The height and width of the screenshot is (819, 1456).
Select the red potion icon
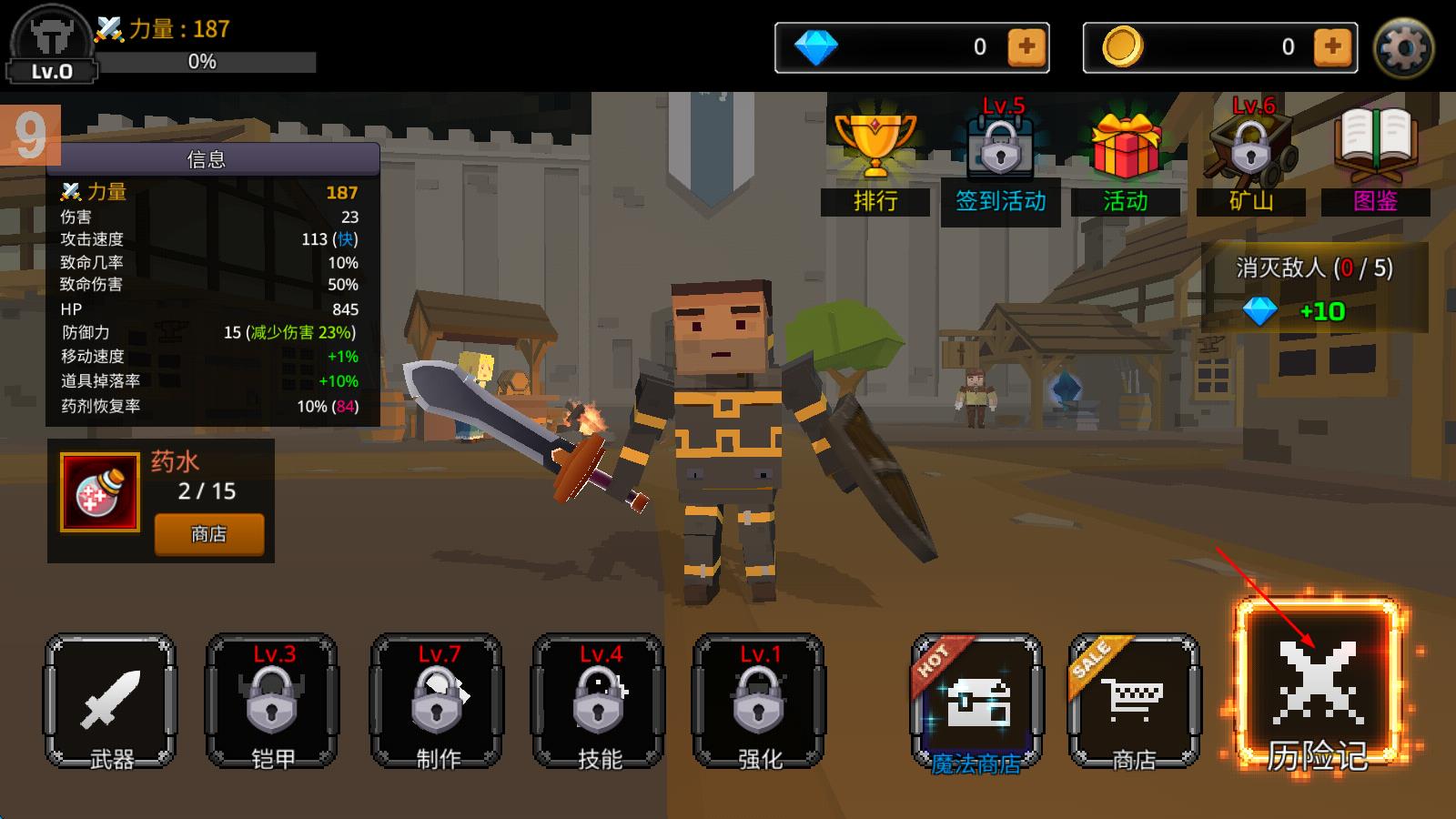[x=100, y=492]
